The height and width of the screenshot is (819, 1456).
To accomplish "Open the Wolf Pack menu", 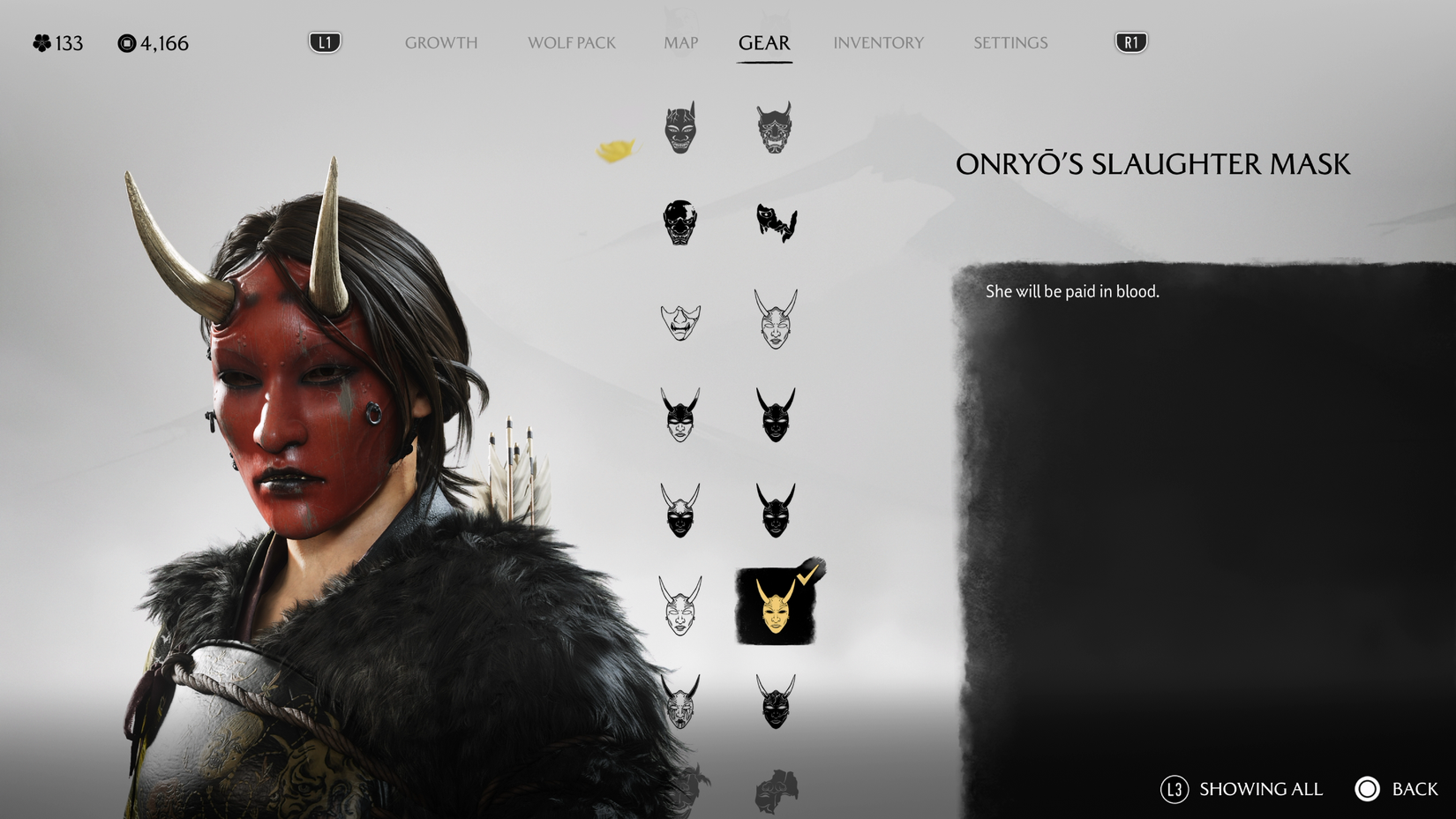I will pyautogui.click(x=571, y=42).
